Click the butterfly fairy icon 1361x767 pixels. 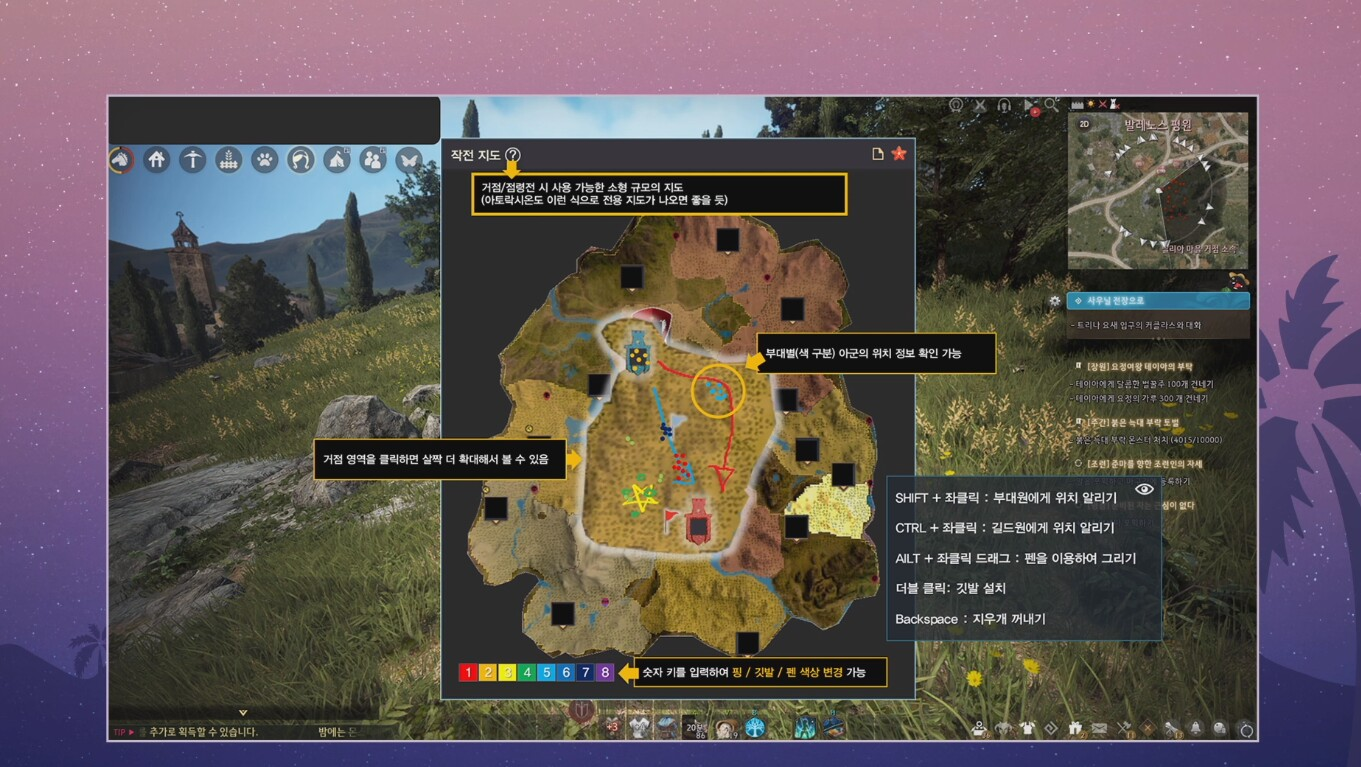pyautogui.click(x=409, y=160)
